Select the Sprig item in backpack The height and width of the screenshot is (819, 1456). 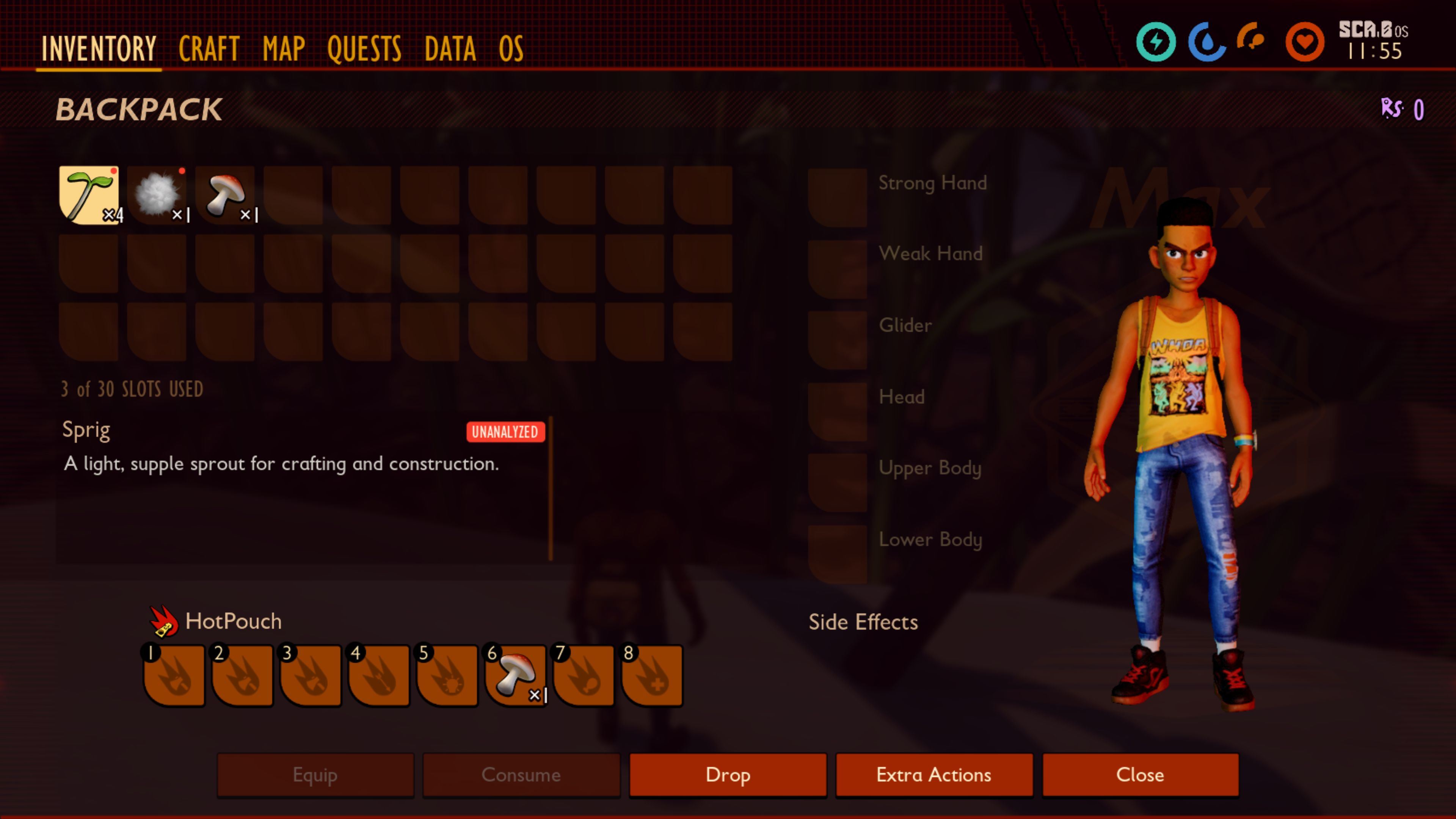tap(89, 195)
